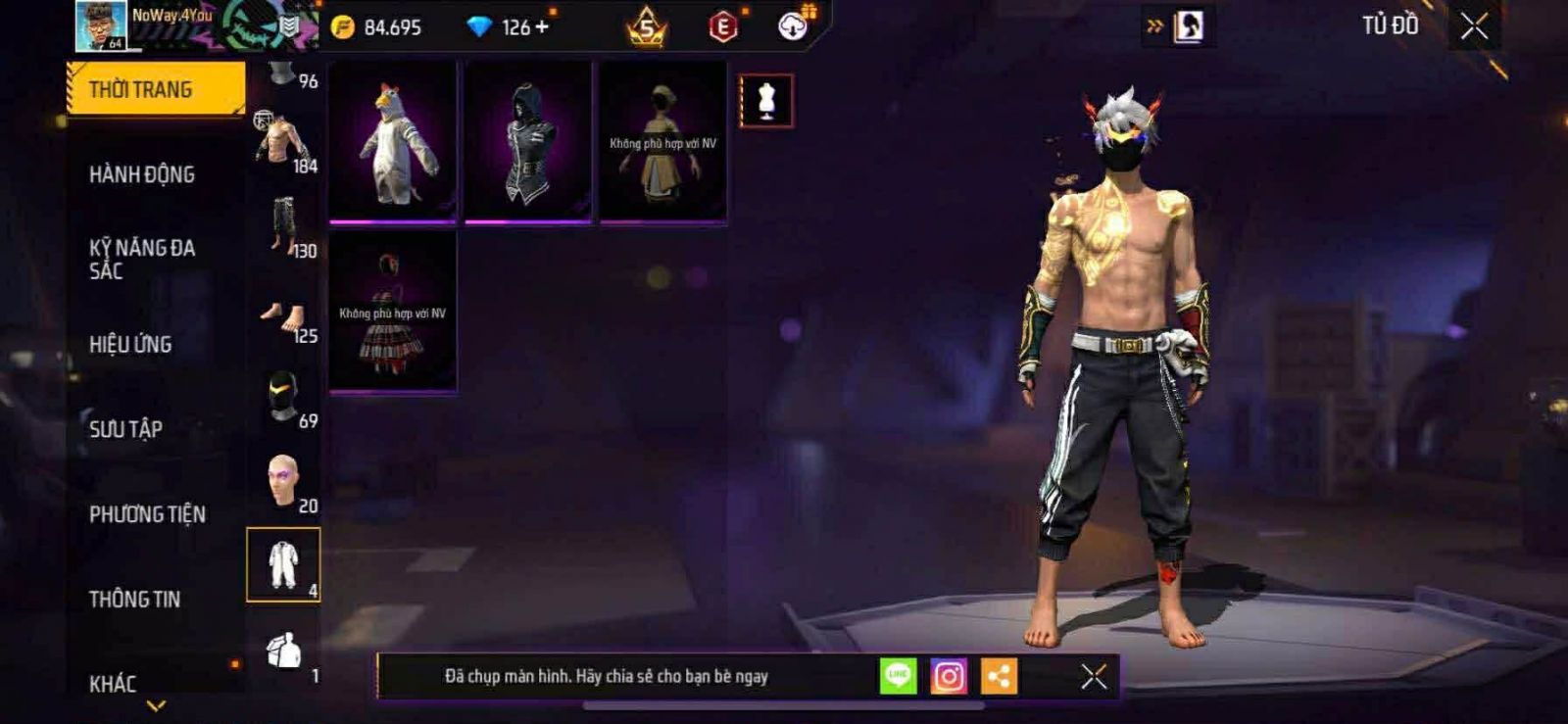Open the Phương Tiện vehicles tab
The width and height of the screenshot is (1568, 724).
(147, 514)
